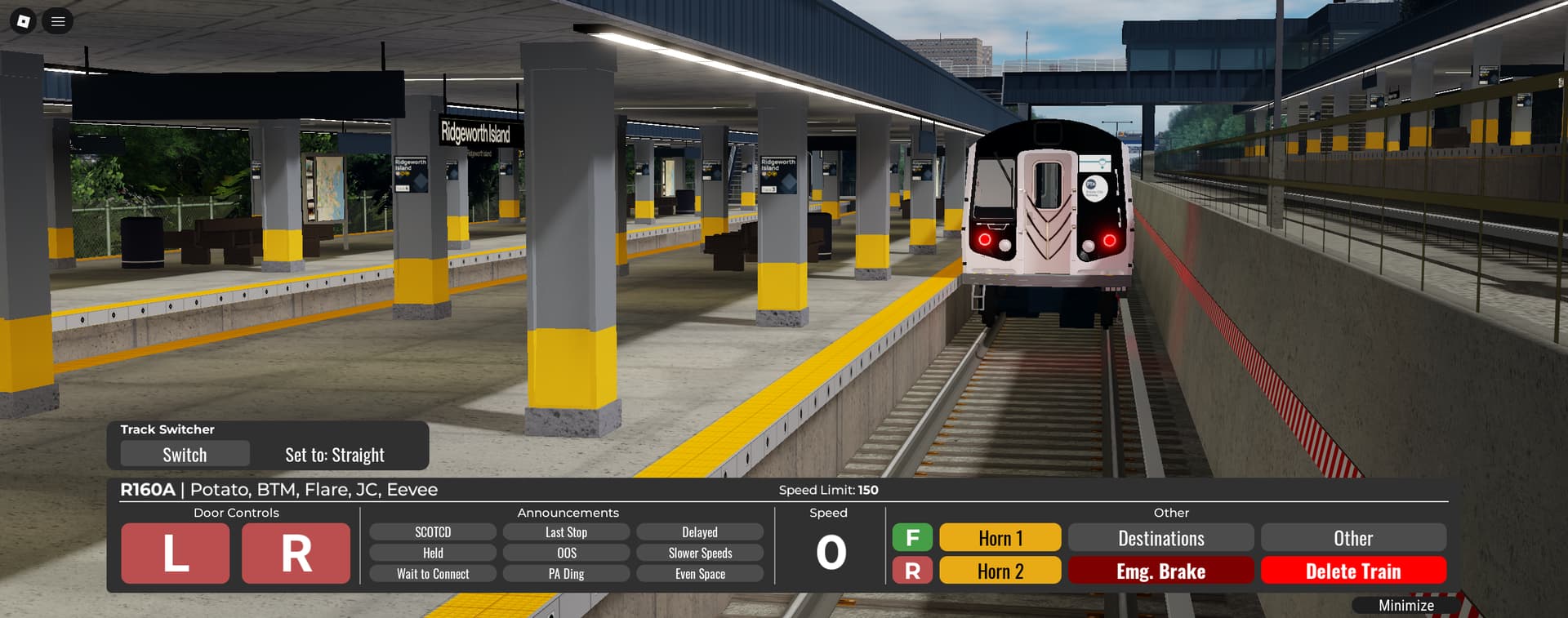
Task: Select the green F forward button
Action: [912, 537]
